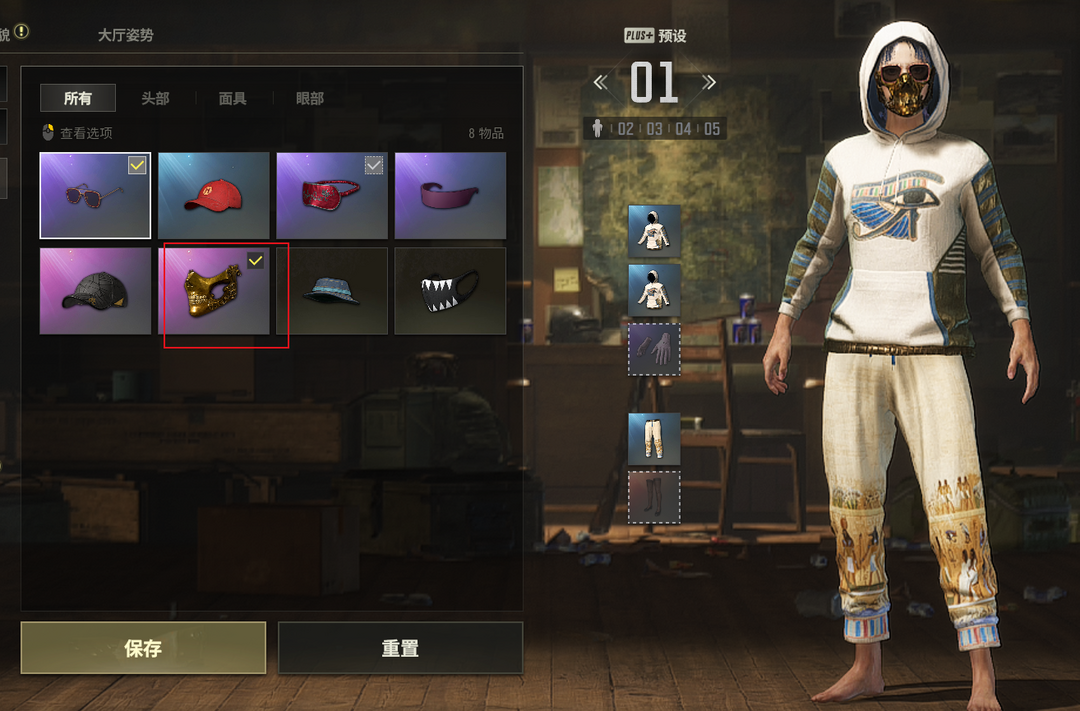Screen dimensions: 1080x711
Task: Switch to preset 03
Action: click(x=654, y=129)
